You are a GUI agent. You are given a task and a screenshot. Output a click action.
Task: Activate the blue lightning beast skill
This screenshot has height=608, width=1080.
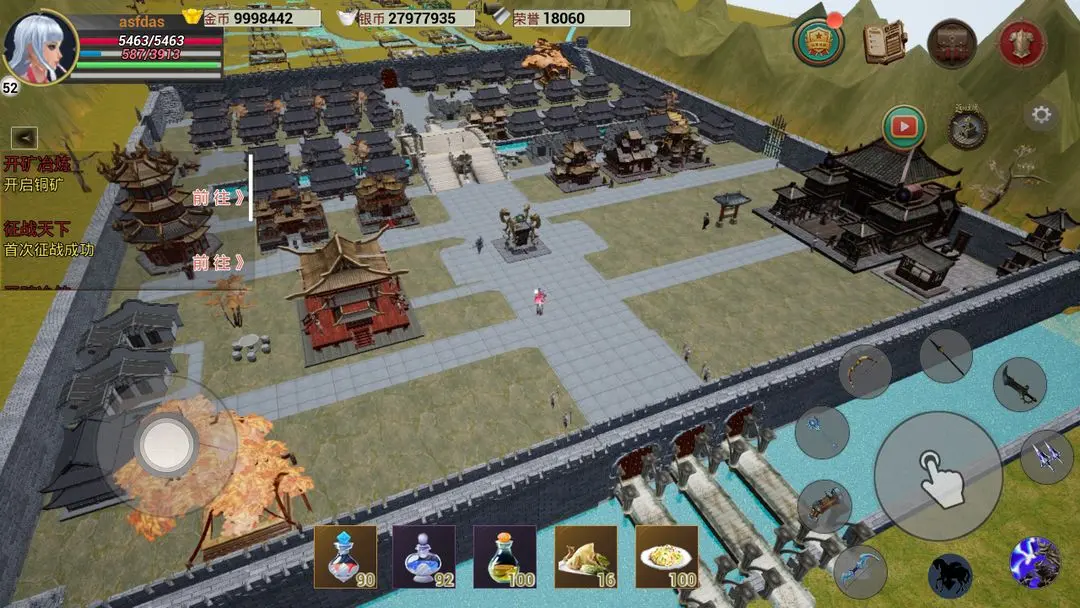coord(1034,561)
